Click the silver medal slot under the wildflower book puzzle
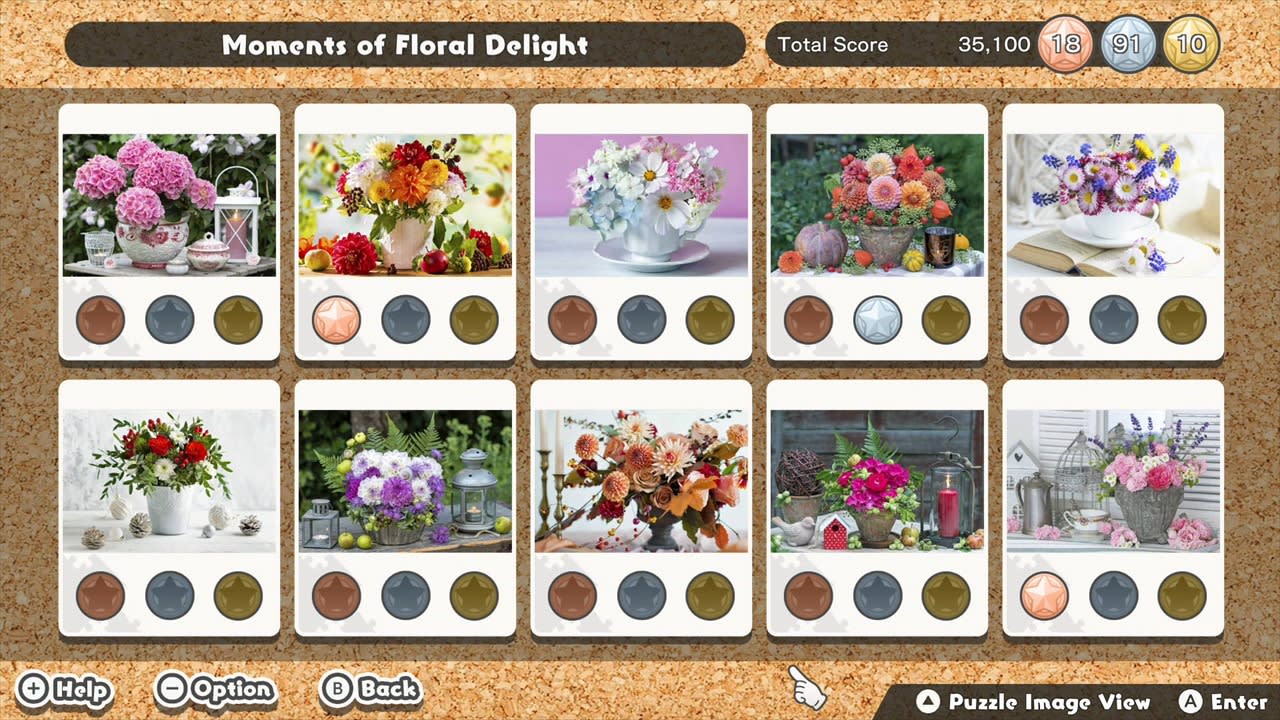Image resolution: width=1280 pixels, height=720 pixels. point(1112,320)
